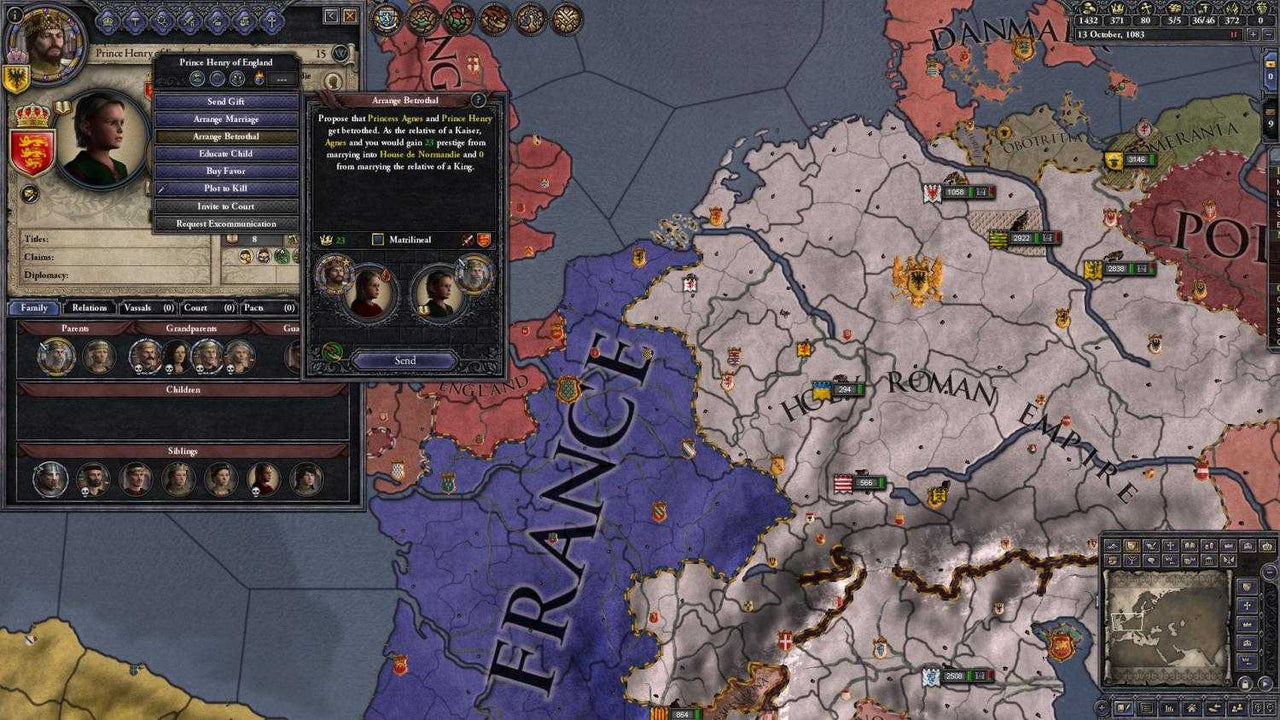Open the ellipsis menu in Prince Henry's popup

[x=282, y=78]
